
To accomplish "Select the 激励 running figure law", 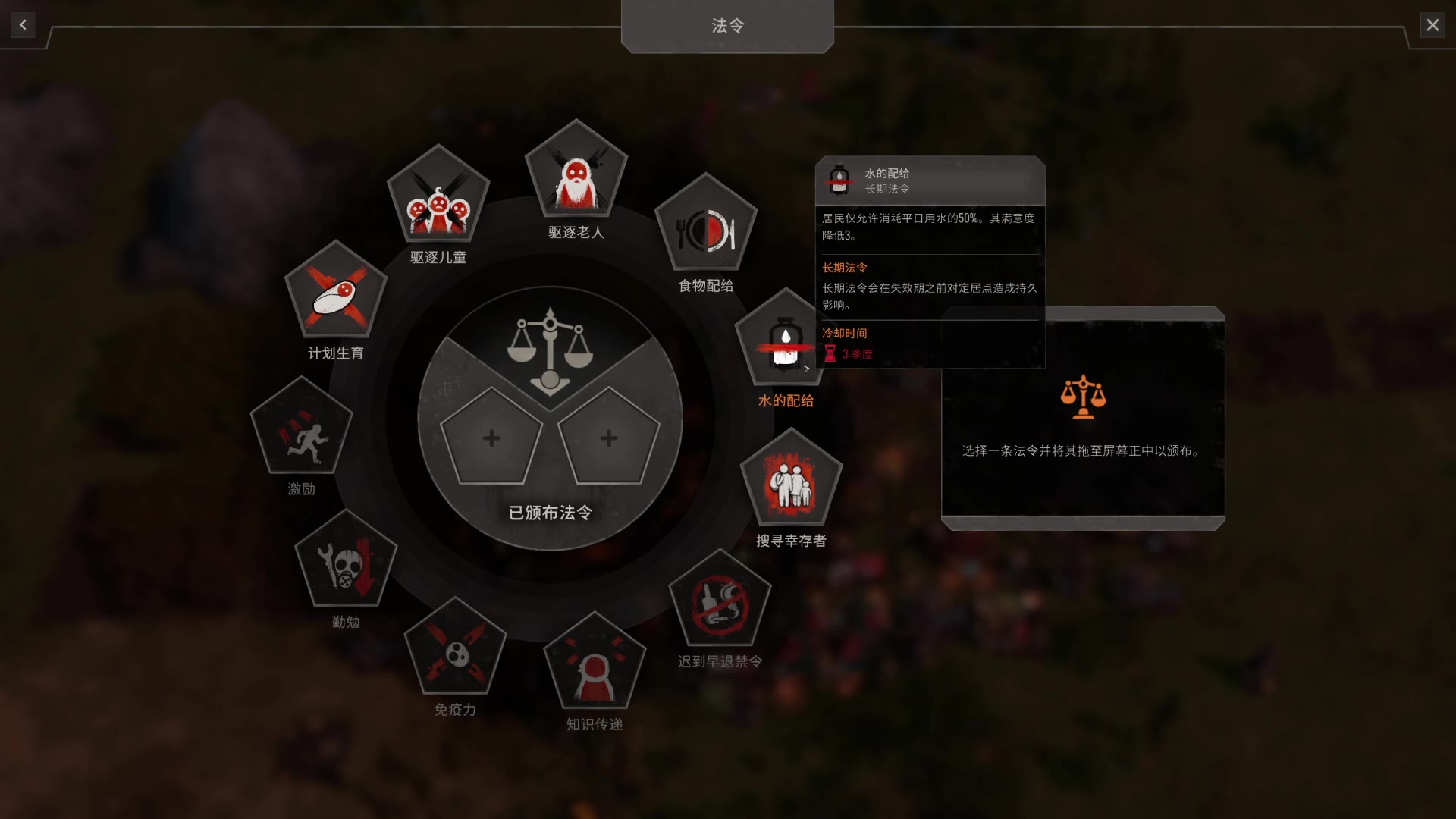I will tap(302, 431).
